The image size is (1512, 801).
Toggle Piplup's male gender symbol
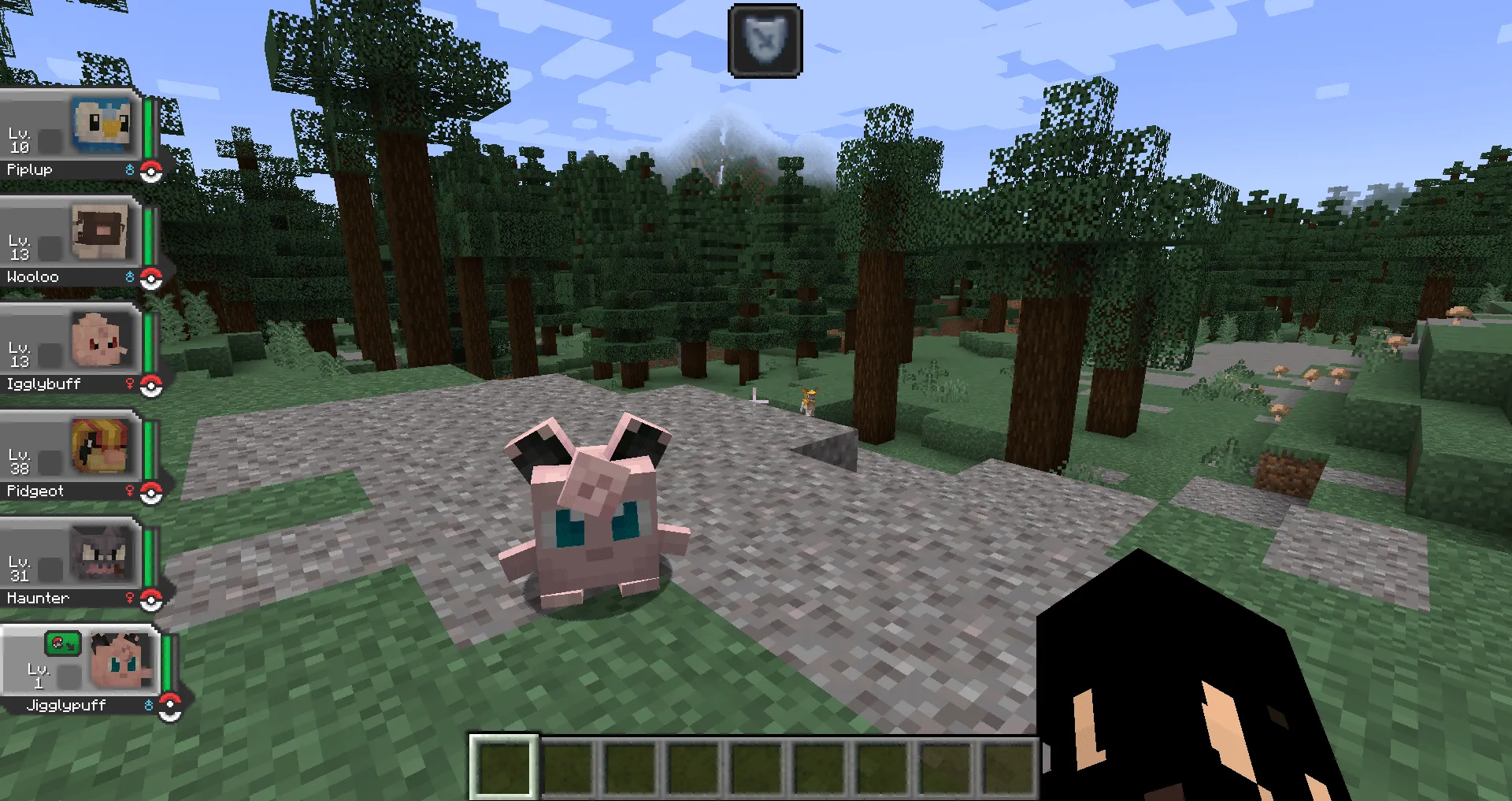130,169
